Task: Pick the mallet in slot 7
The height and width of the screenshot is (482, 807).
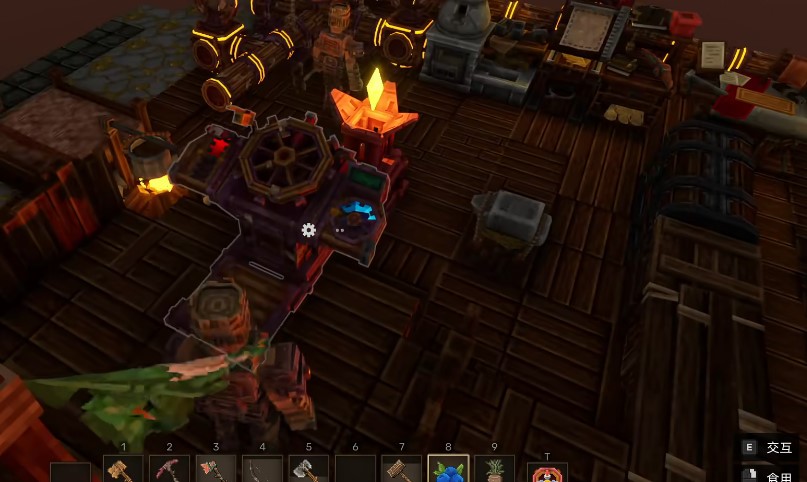Action: [401, 470]
